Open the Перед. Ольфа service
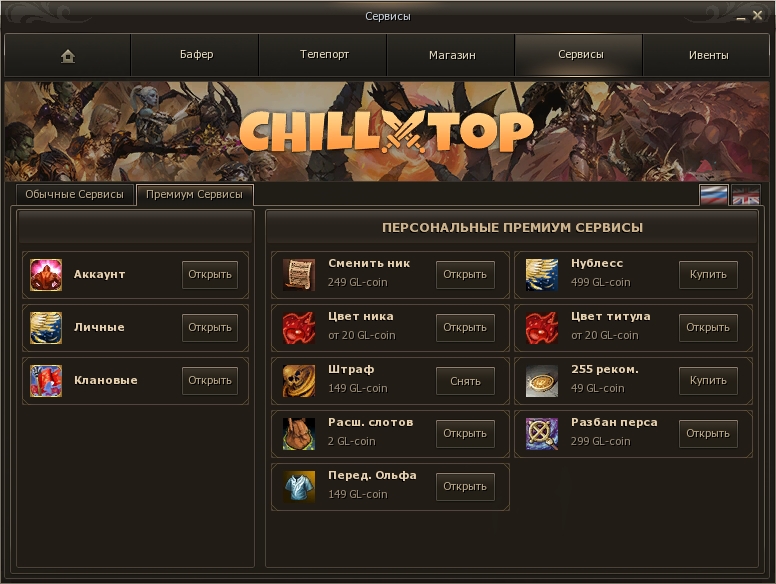This screenshot has height=584, width=776. 465,486
